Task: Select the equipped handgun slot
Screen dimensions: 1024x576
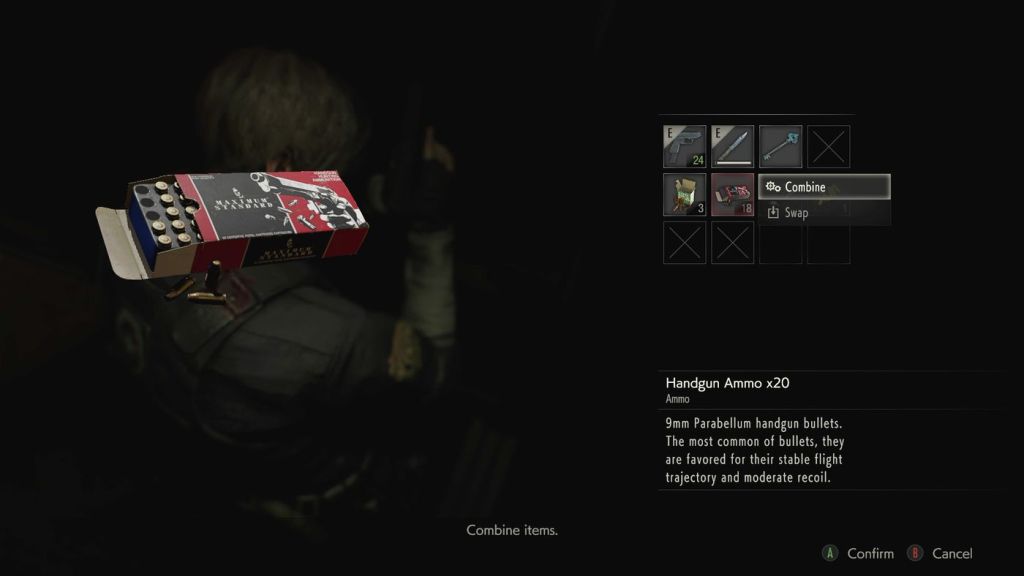Action: (684, 146)
